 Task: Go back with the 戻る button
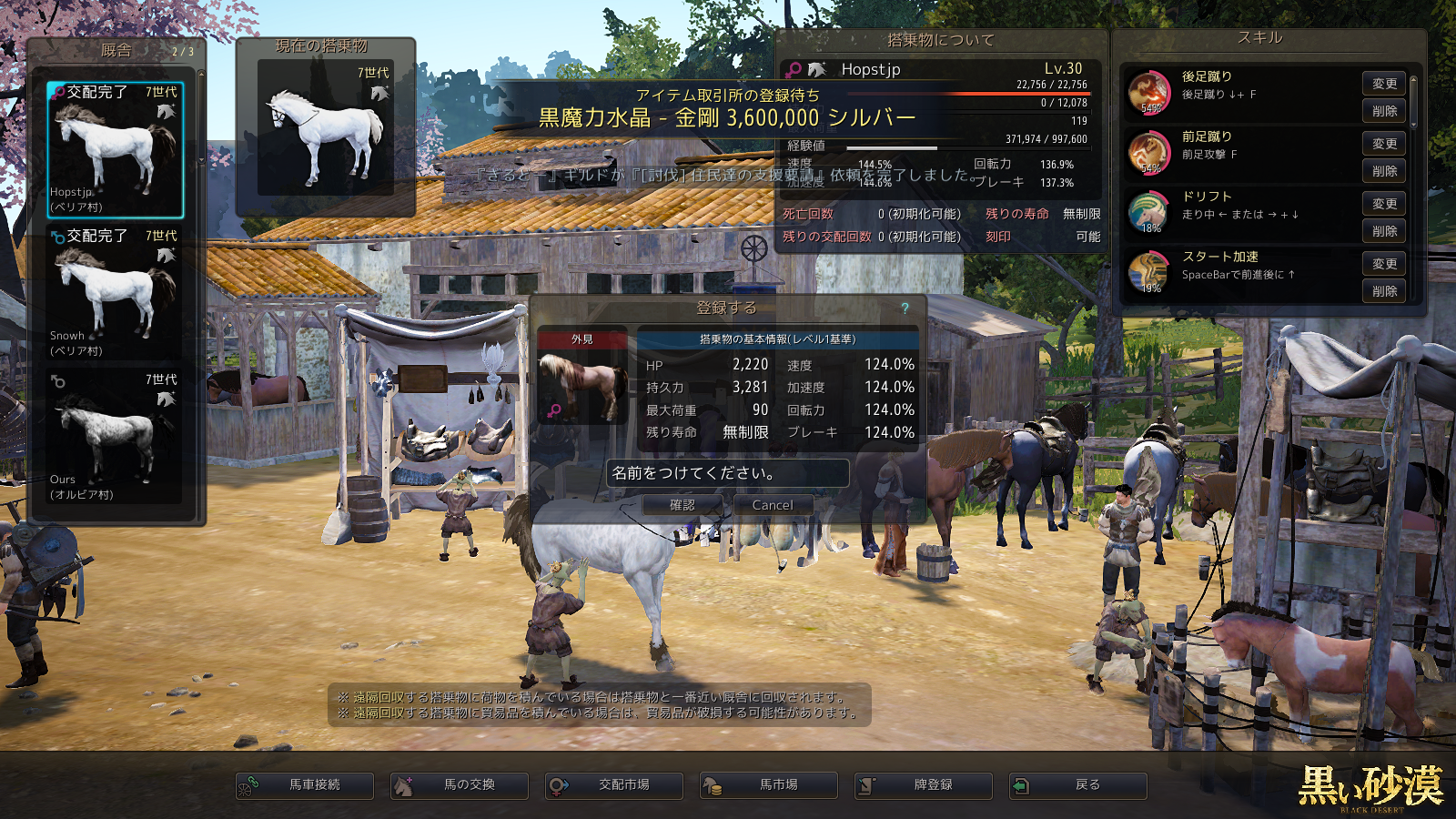[1078, 785]
